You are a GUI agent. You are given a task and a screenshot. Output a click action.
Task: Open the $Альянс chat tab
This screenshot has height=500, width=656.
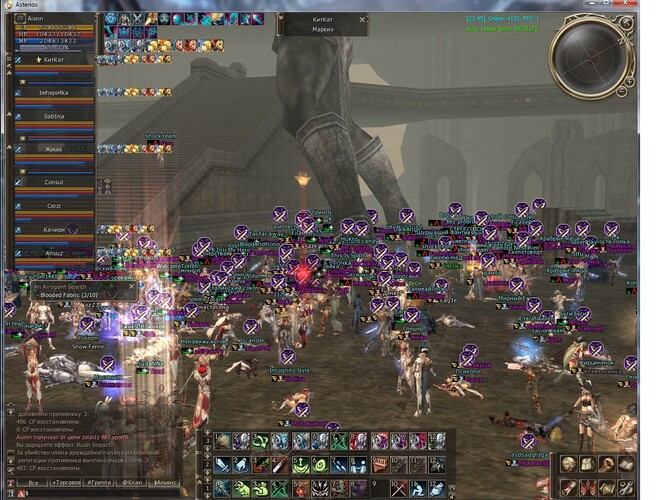[x=166, y=483]
